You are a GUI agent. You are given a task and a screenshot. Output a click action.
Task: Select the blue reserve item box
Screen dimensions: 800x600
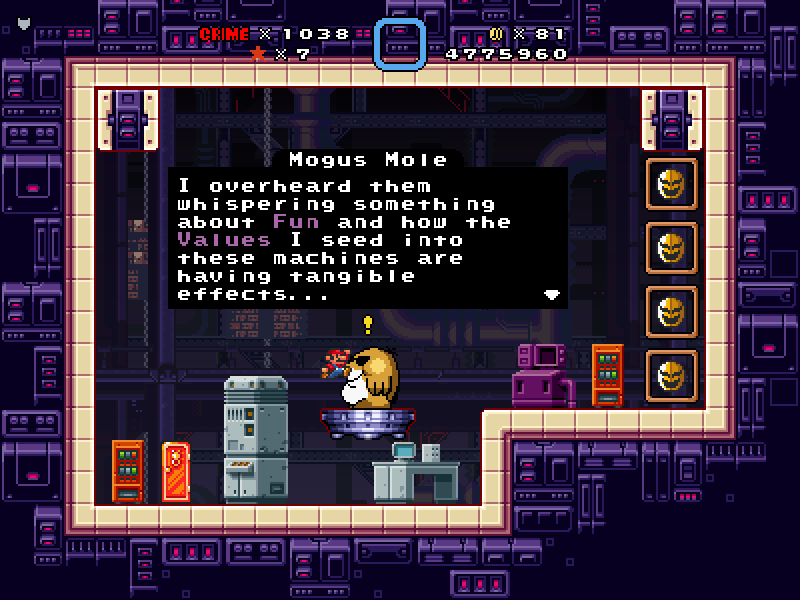(400, 44)
